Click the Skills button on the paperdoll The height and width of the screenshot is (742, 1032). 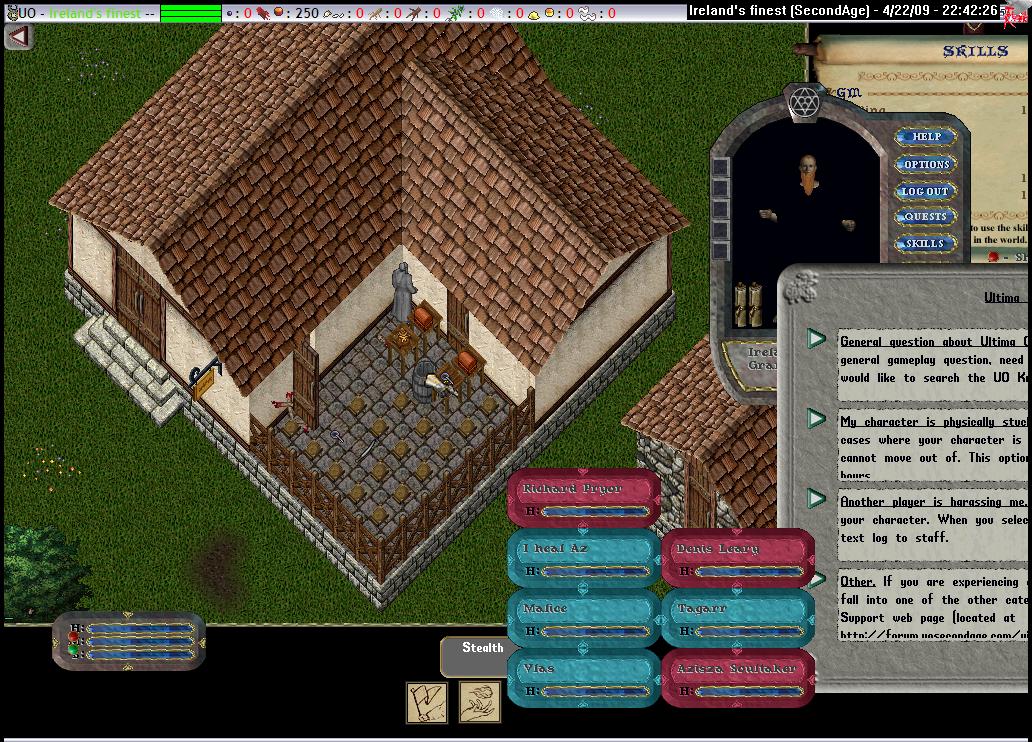[925, 243]
